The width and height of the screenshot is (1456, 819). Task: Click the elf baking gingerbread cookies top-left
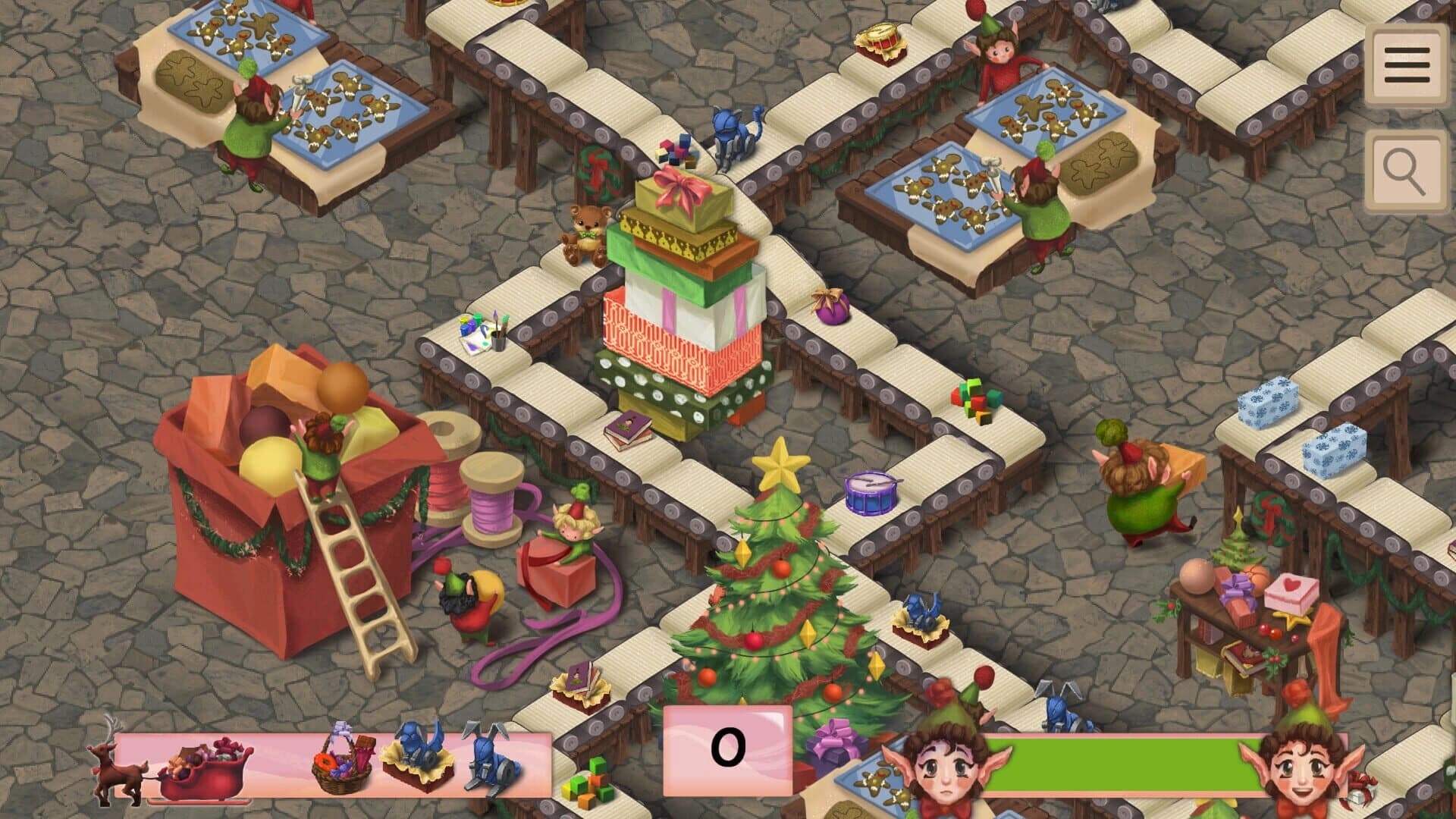250,129
